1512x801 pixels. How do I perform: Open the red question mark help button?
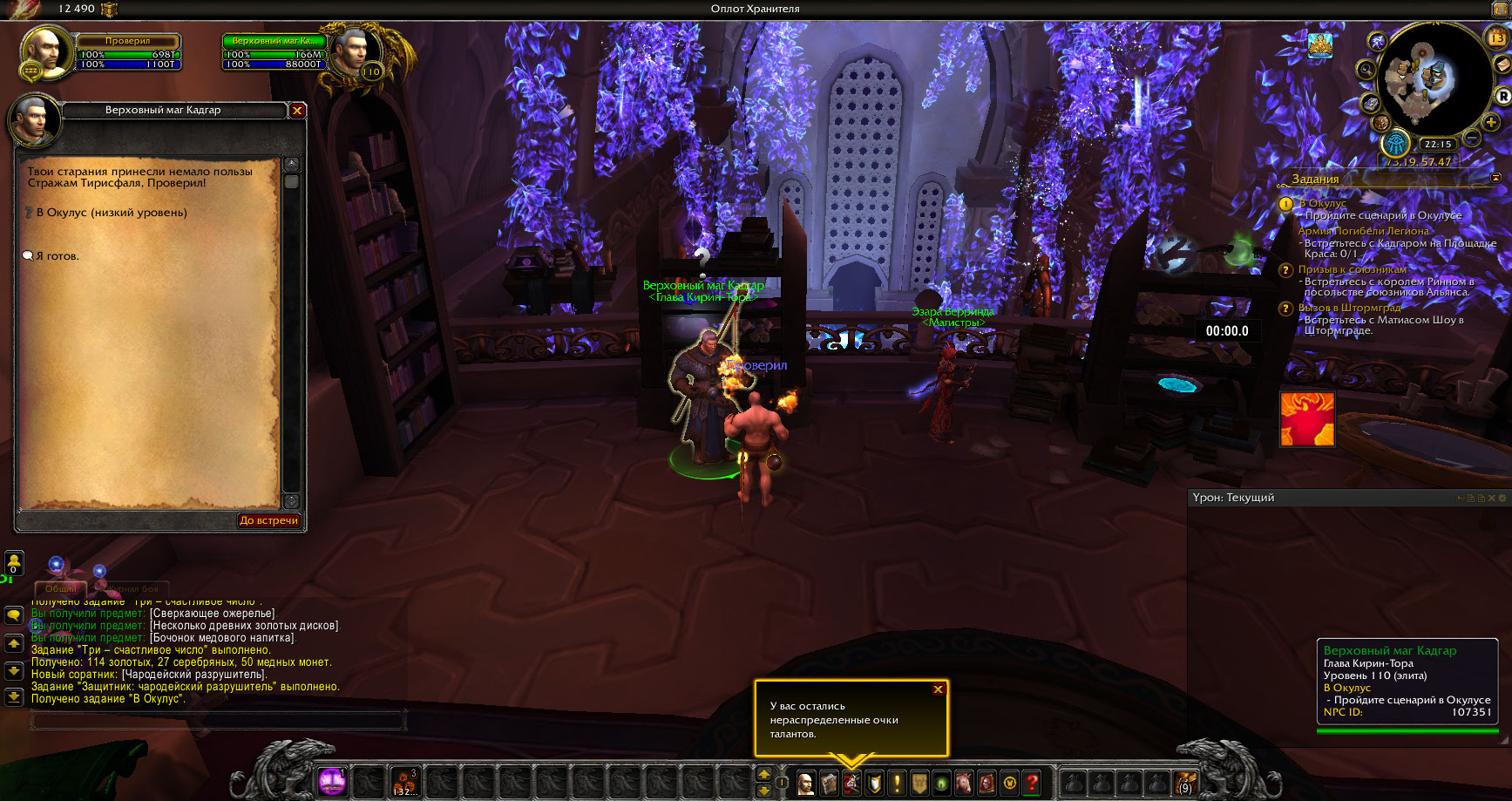pos(1032,782)
